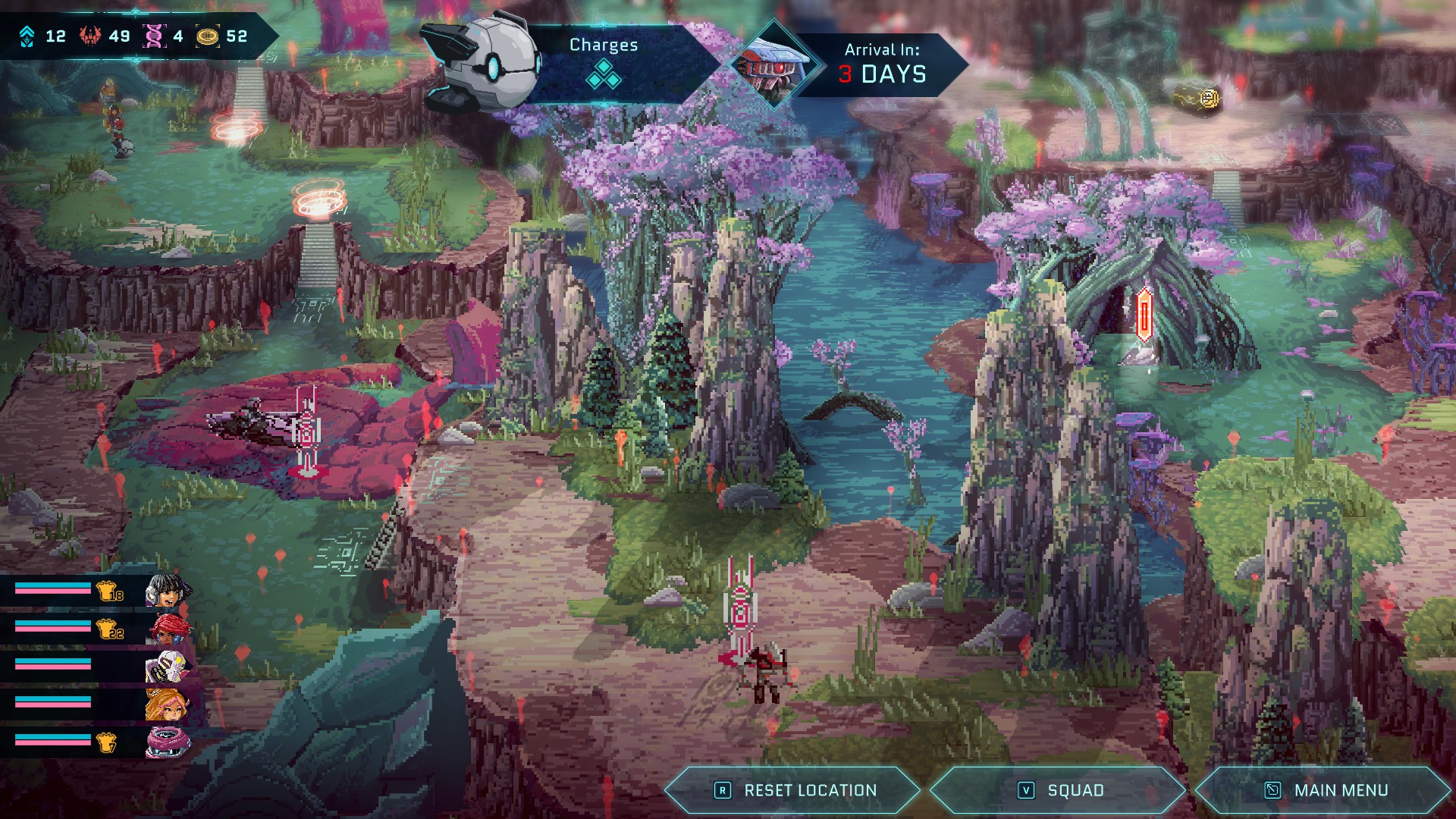Pick the pink ring-shaped drone squad portrait
1456x819 pixels.
tap(166, 742)
